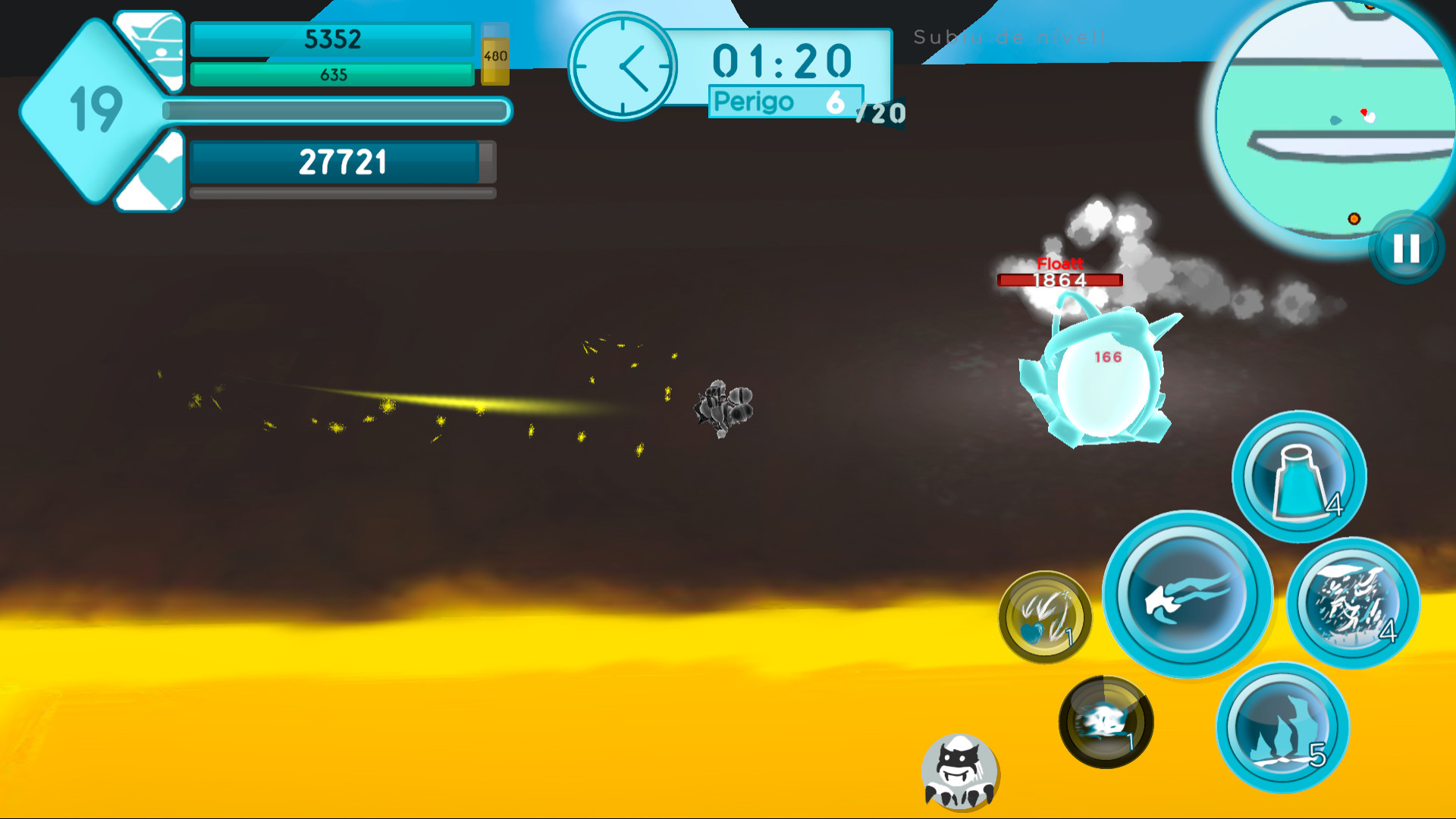Tap the clock icon beside the match timer

click(623, 67)
